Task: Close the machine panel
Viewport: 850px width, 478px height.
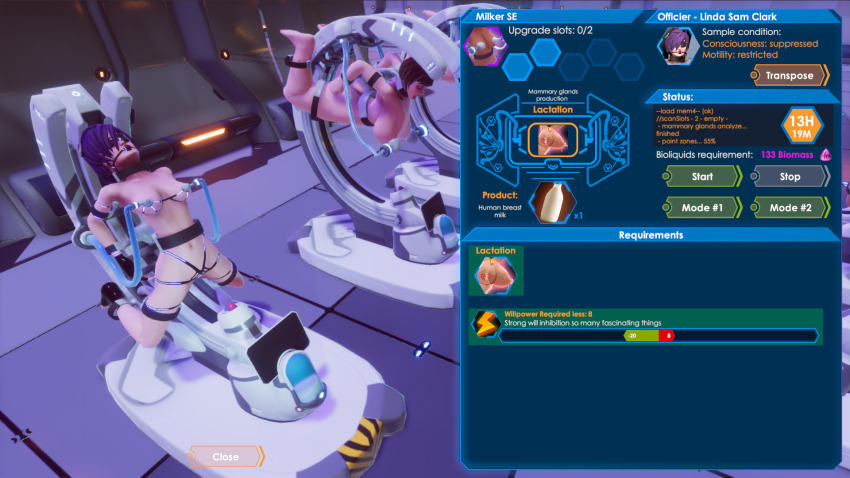Action: point(226,457)
